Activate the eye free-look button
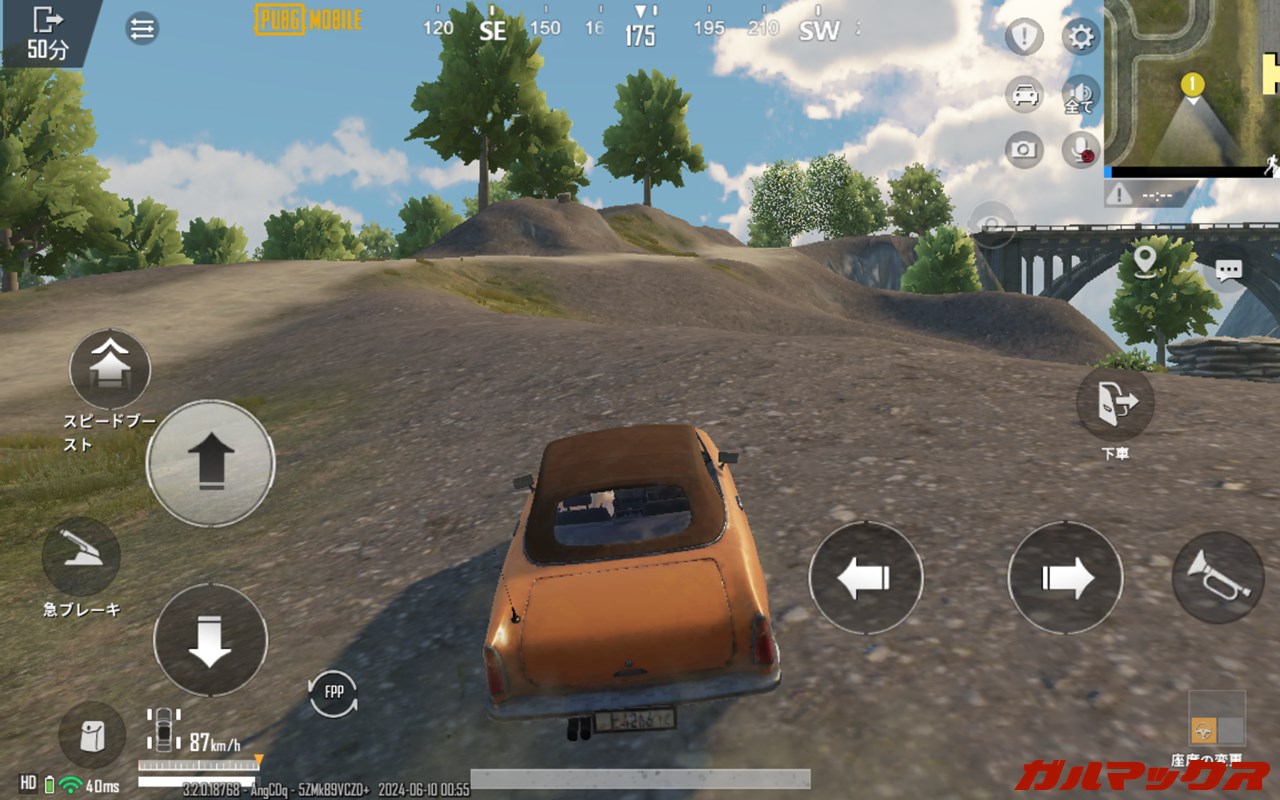This screenshot has height=800, width=1280. click(x=992, y=224)
